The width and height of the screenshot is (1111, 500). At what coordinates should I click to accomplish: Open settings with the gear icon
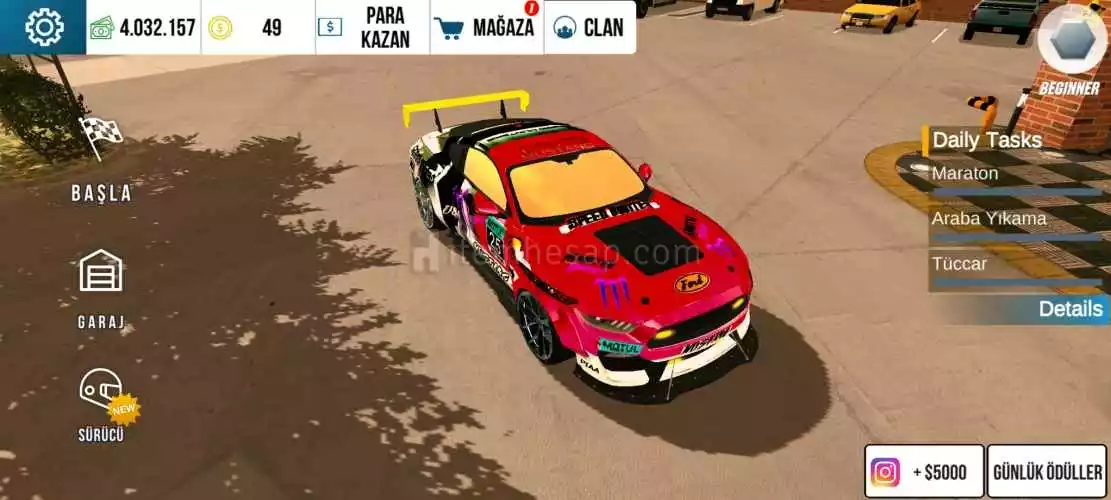click(x=43, y=27)
